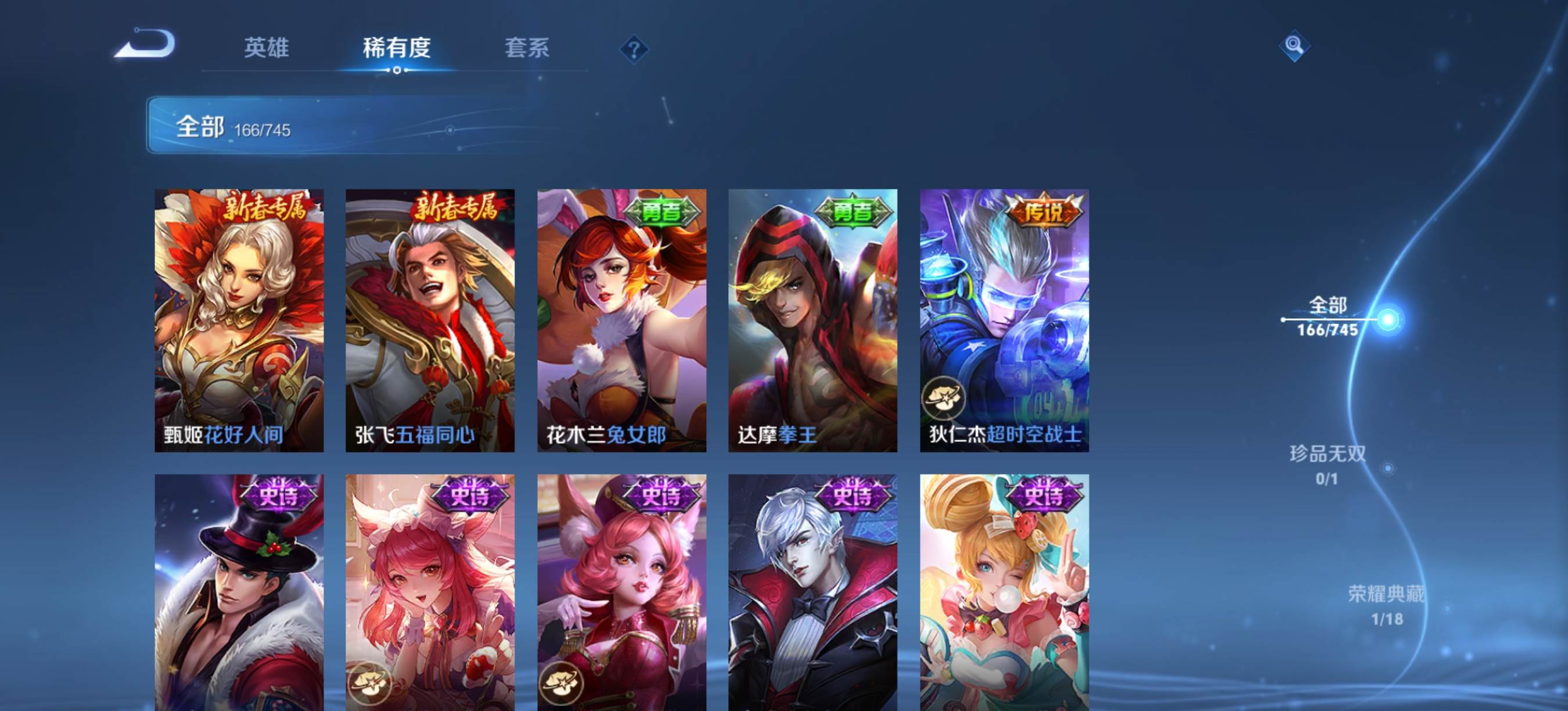The height and width of the screenshot is (711, 1568).
Task: Open the question mark help icon
Action: tap(634, 49)
